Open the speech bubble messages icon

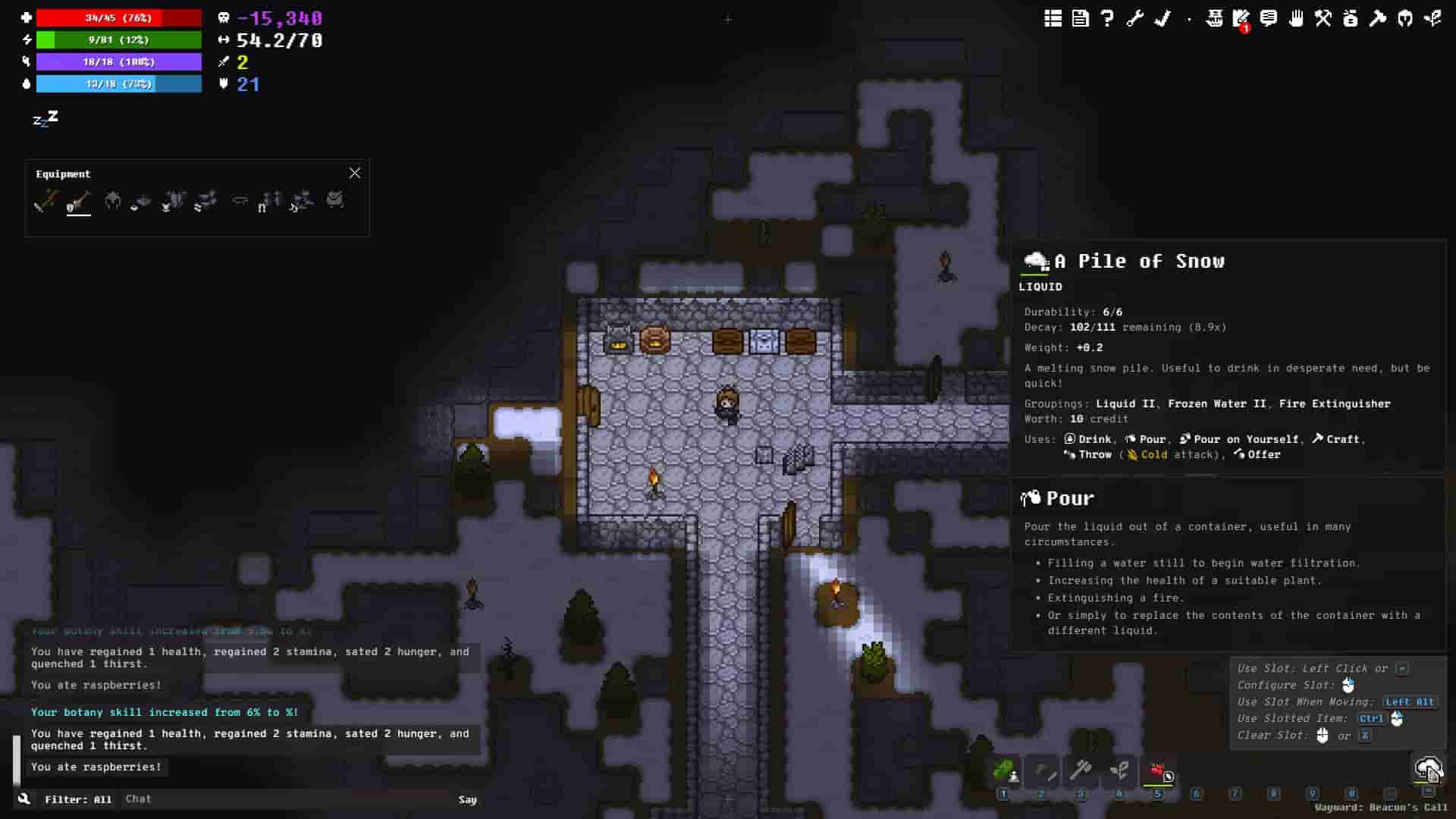(1269, 18)
